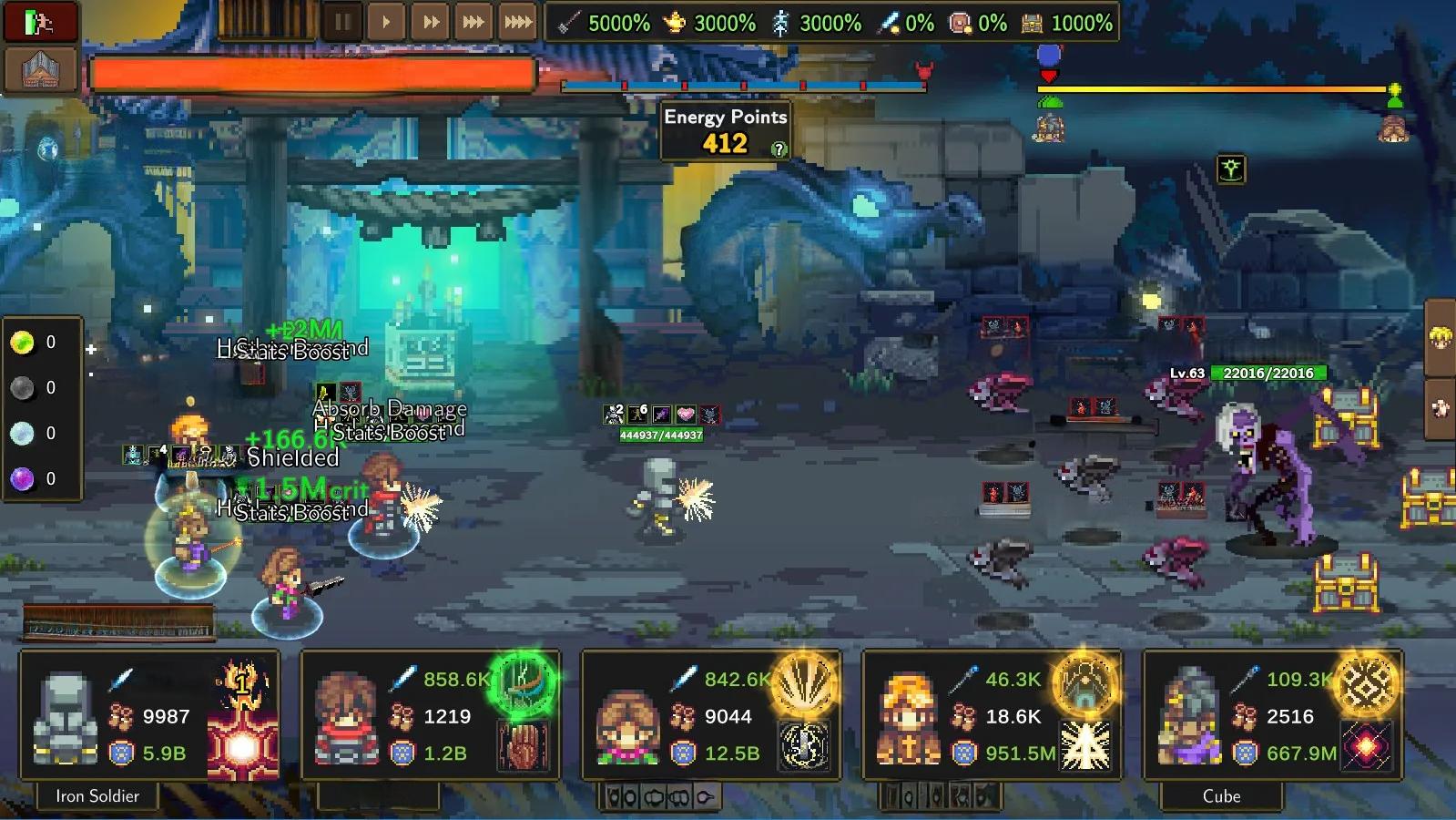This screenshot has width=1456, height=820.
Task: Select the quadruple-arrow maximum speed
Action: point(517,22)
